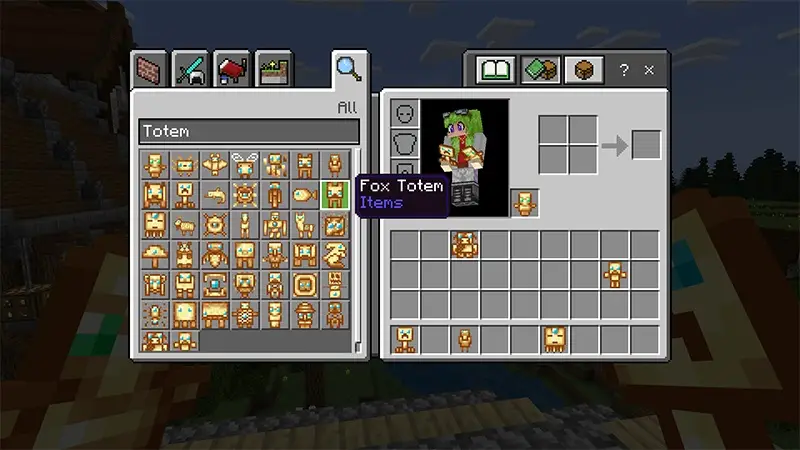Screen dimensions: 800x450
Task: Click the crafting output slot
Action: (646, 145)
